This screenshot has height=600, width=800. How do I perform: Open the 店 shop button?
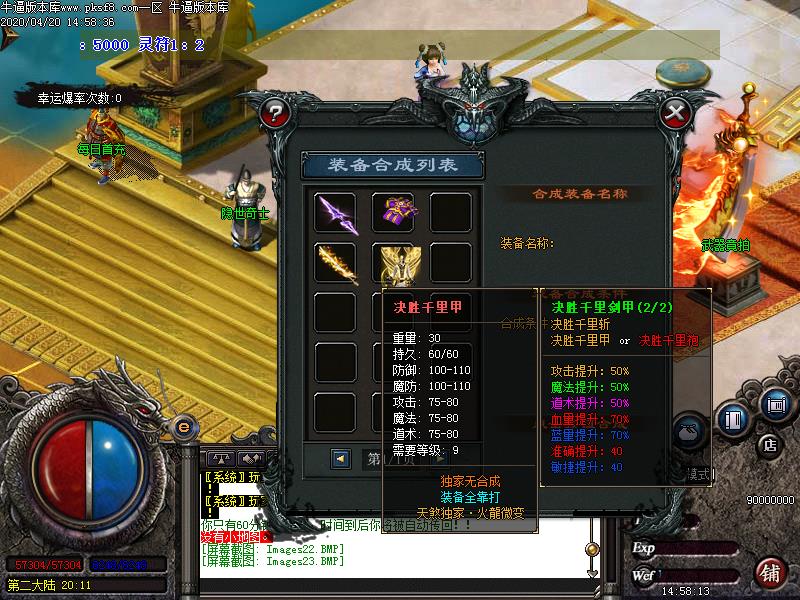tap(770, 444)
